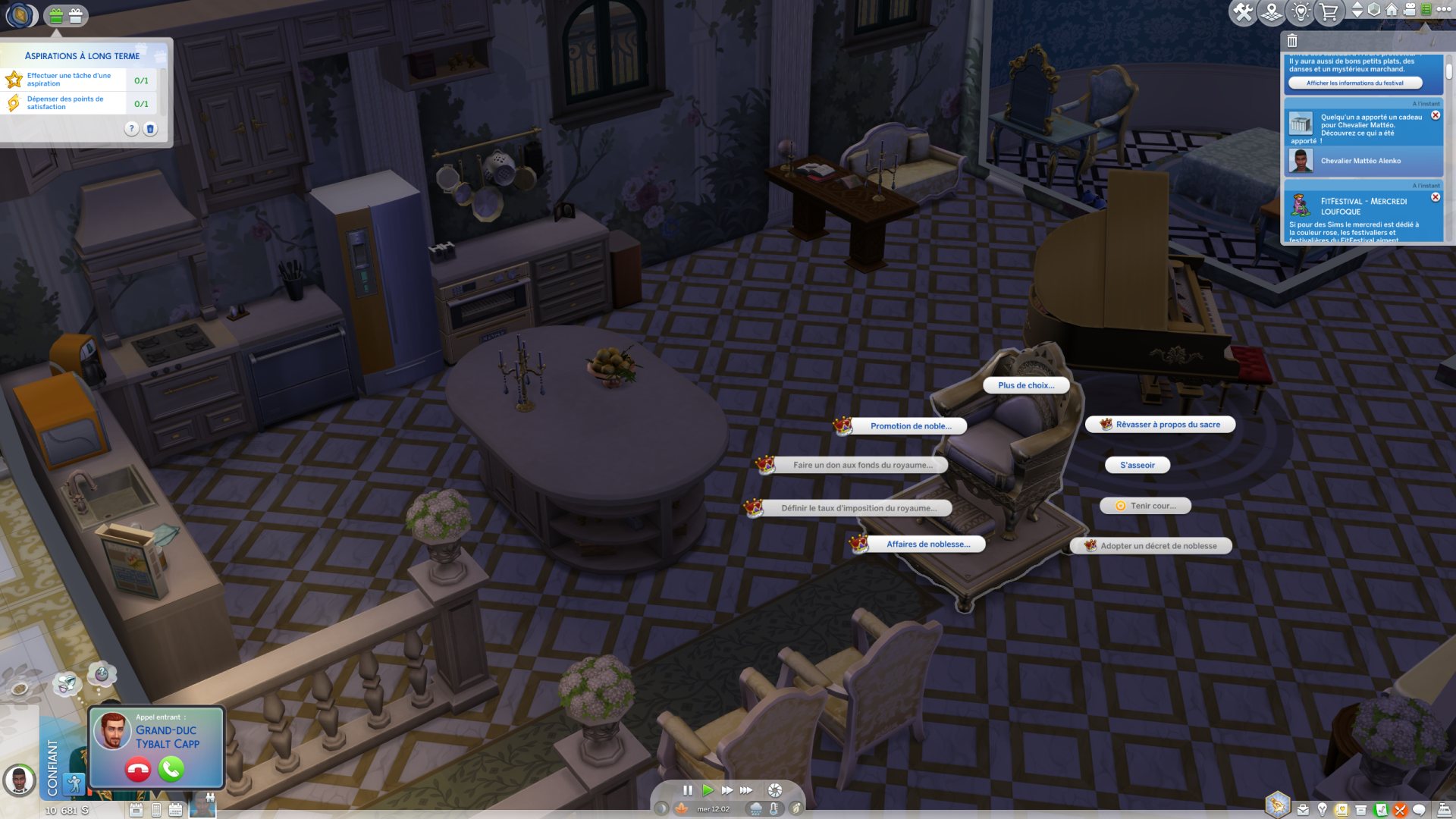The width and height of the screenshot is (1456, 819).
Task: Close the FitFestival Mercredi loufoque notification
Action: point(1436,197)
